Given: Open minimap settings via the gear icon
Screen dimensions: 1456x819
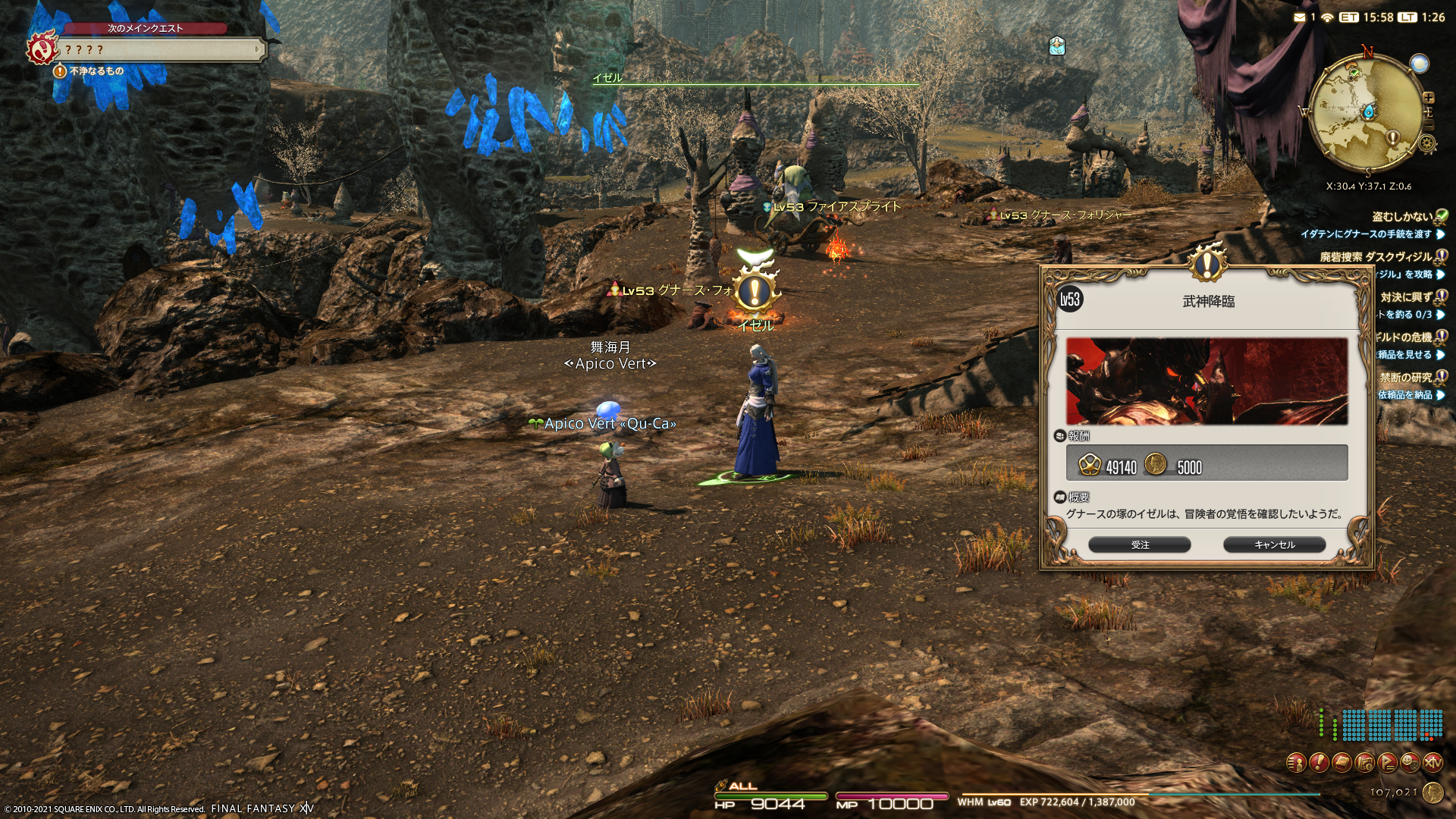Looking at the screenshot, I should pyautogui.click(x=1427, y=143).
